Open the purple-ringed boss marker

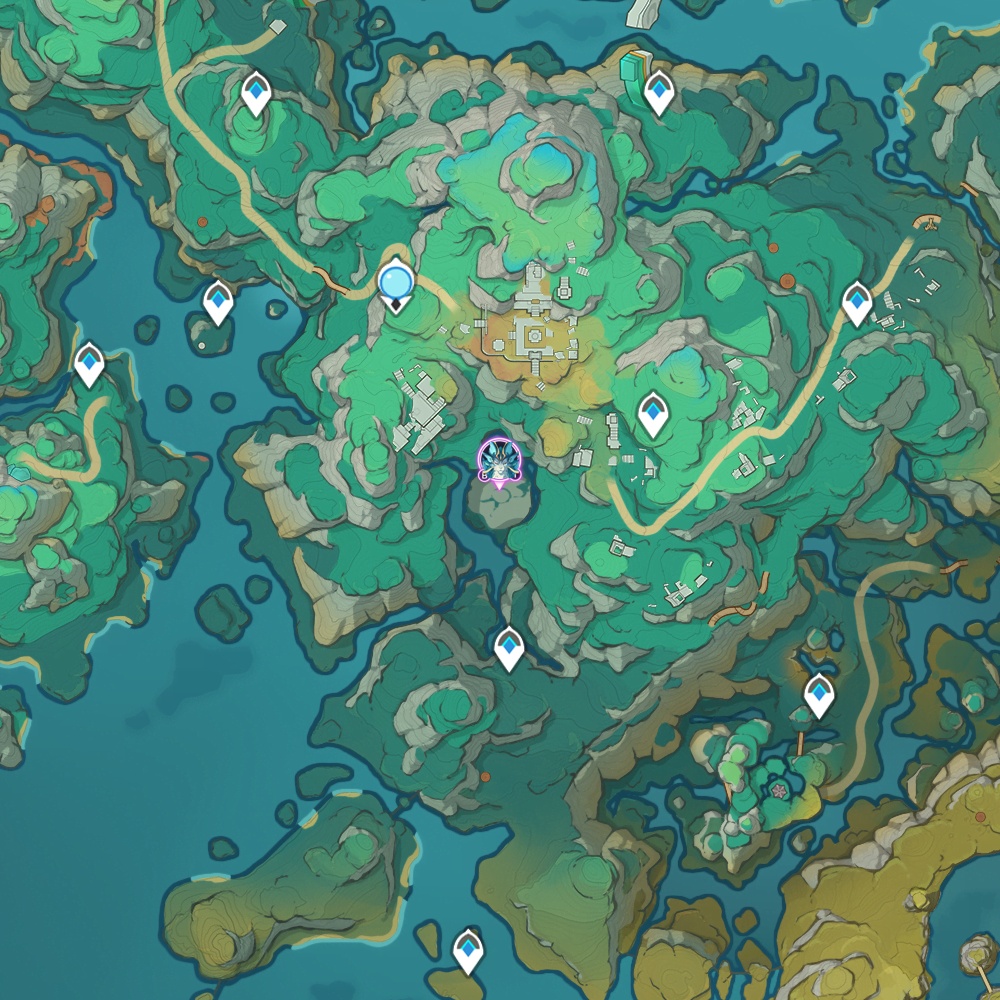click(497, 462)
